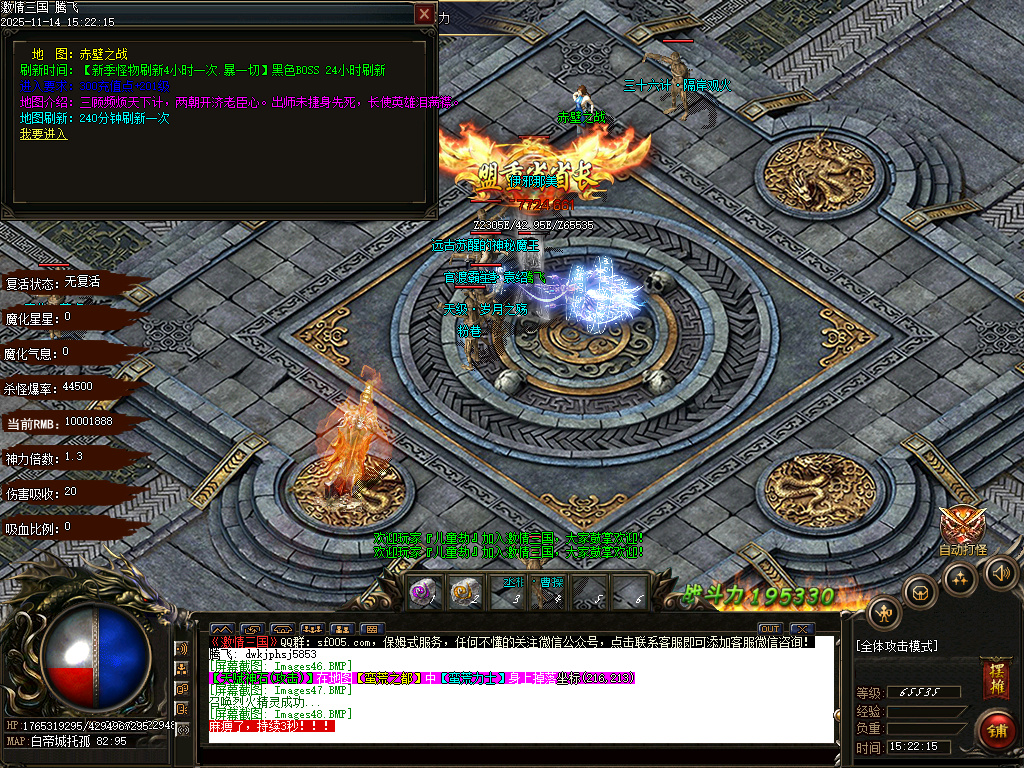Use the orange swirl item in slot 2
1024x768 pixels.
click(465, 591)
